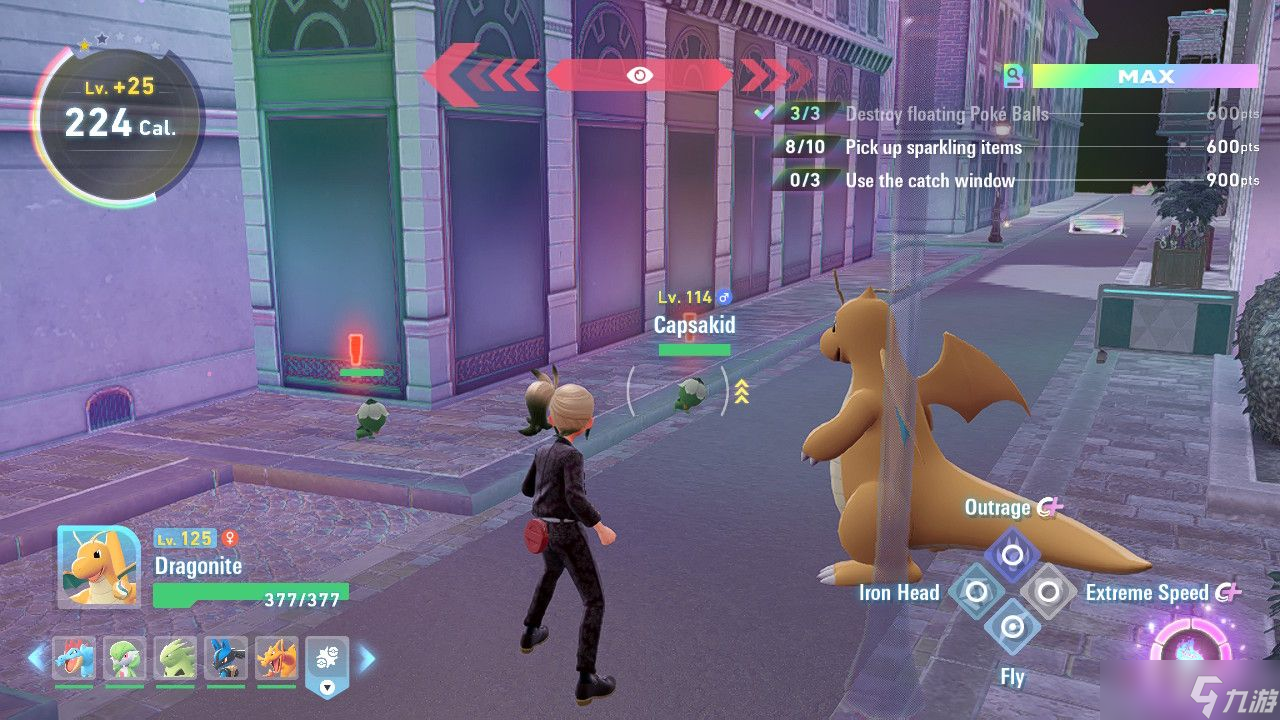
Task: Select the Extreme Speed move
Action: tap(1048, 592)
